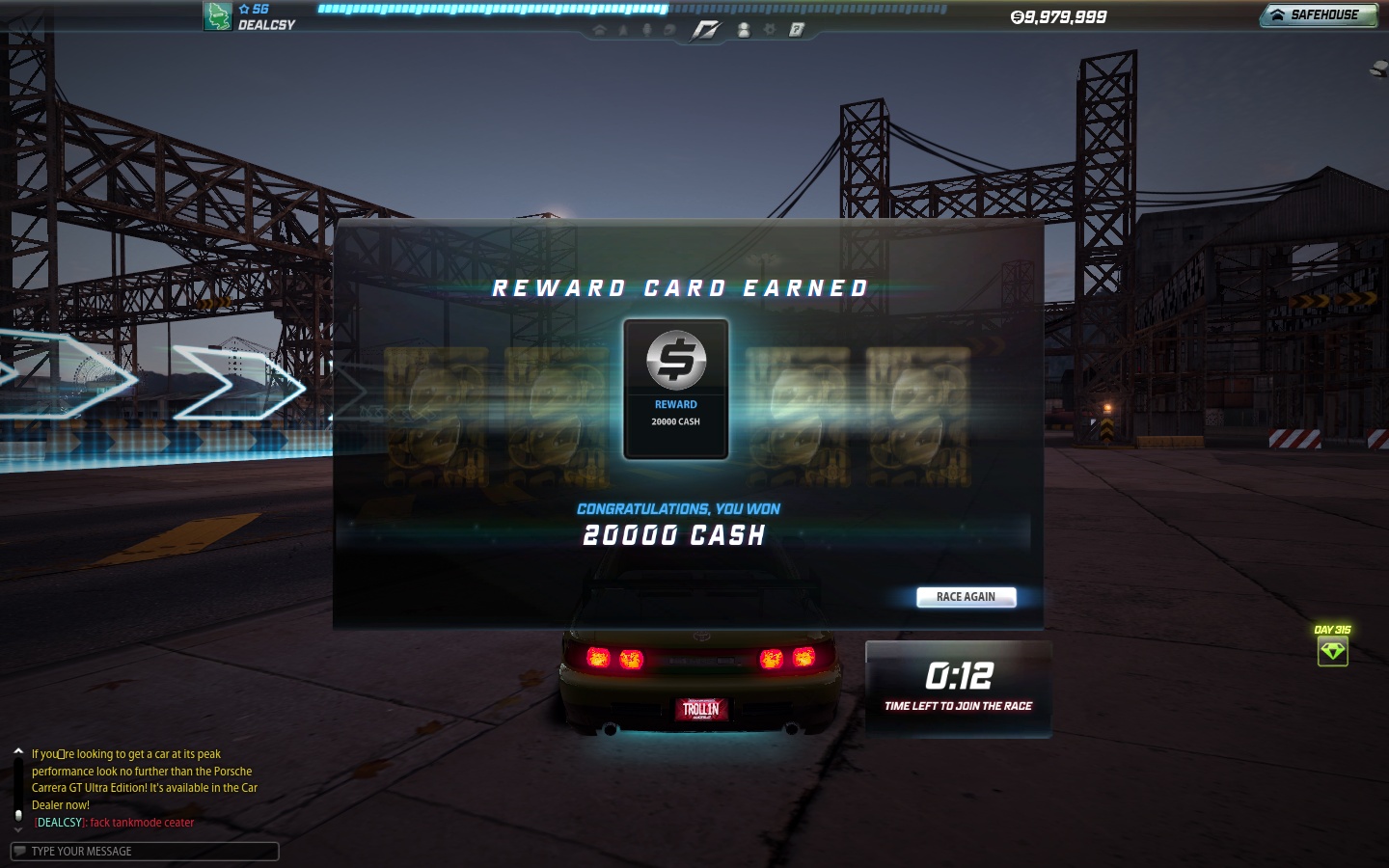Return to the Safehouse

(1318, 15)
